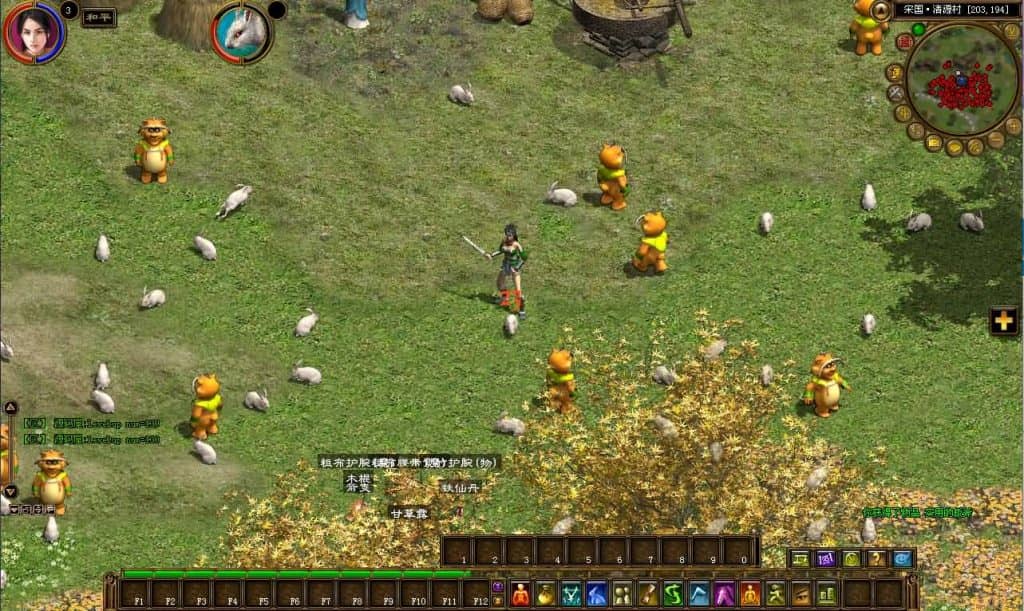
Task: Click the crossed swords minimap button
Action: tap(896, 93)
